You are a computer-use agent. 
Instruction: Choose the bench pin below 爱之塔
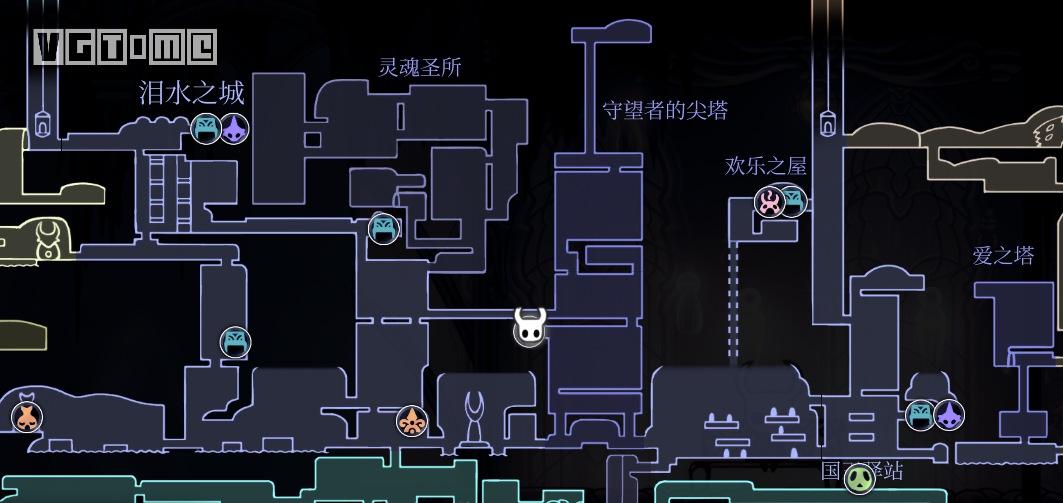920,414
